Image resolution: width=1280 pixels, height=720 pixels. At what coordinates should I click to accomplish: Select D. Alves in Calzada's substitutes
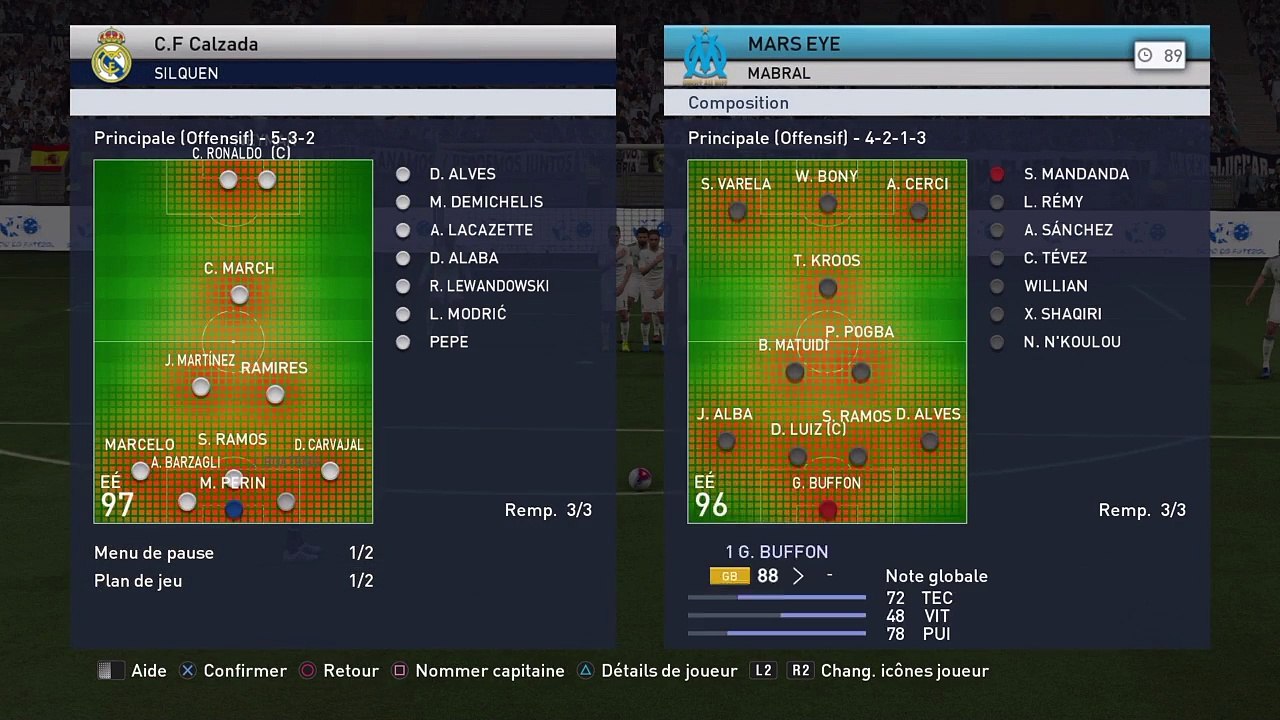point(461,174)
